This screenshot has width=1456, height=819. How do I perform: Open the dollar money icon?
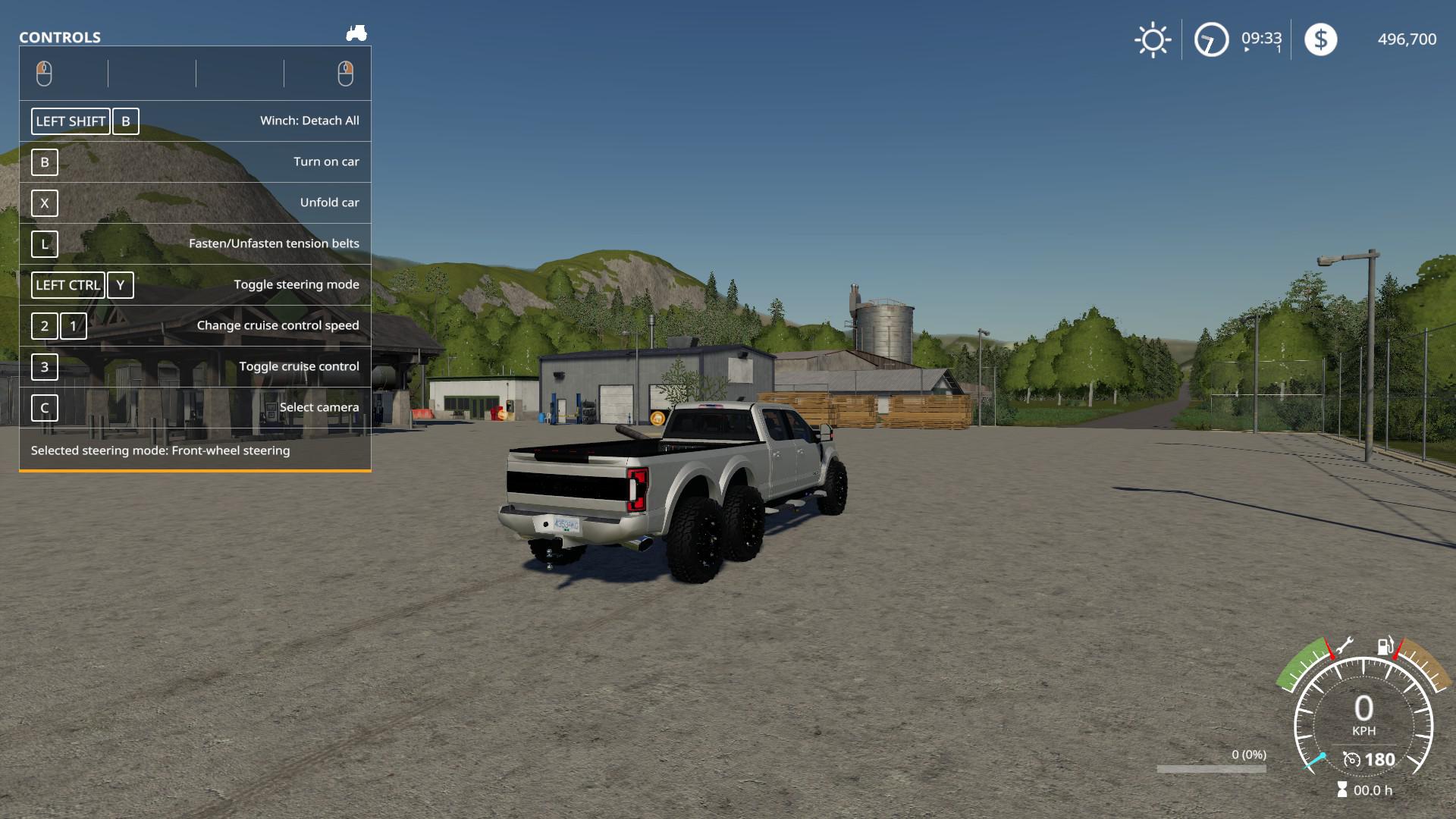tap(1320, 39)
